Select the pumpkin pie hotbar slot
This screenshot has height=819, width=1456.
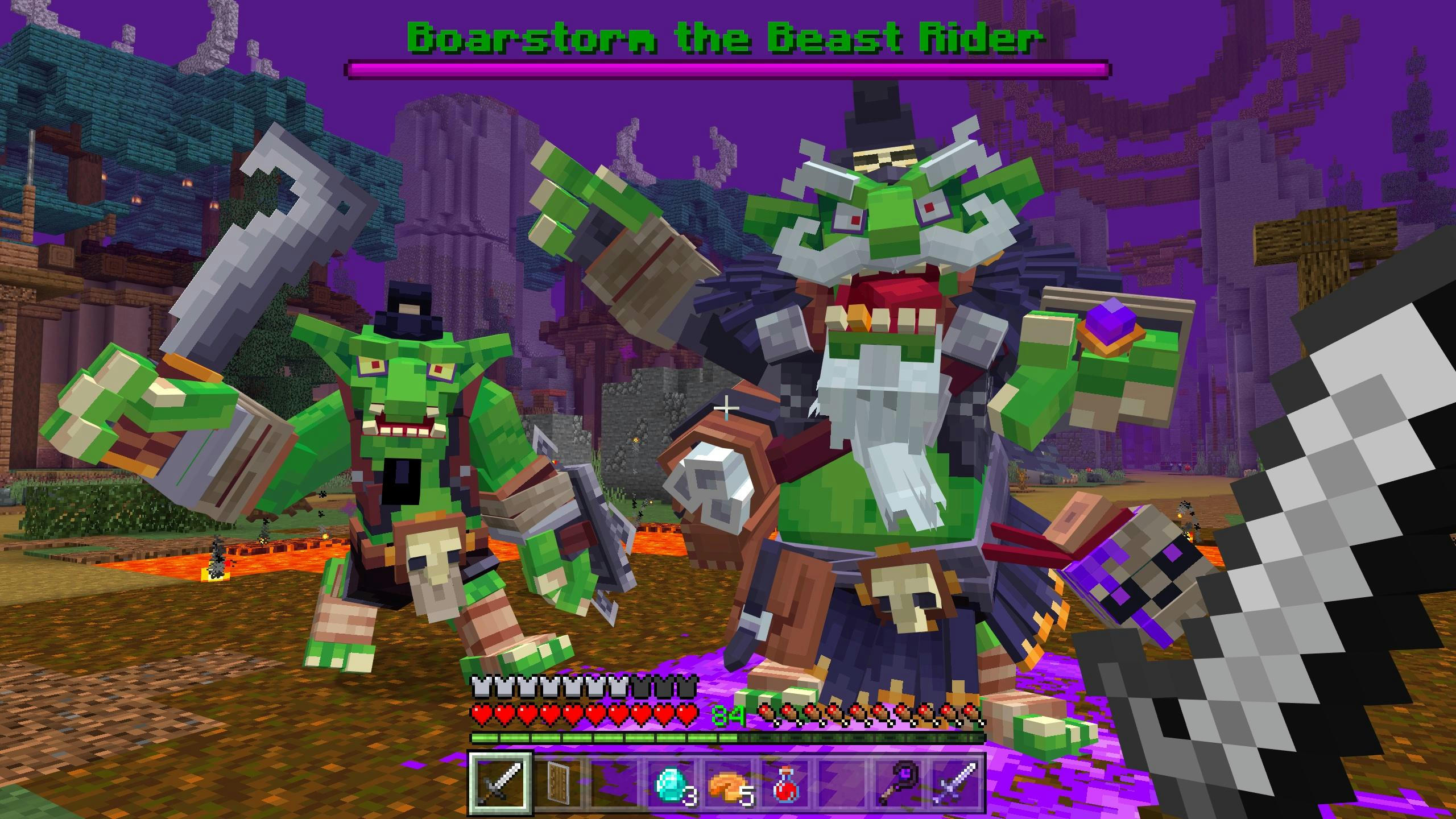tap(729, 783)
